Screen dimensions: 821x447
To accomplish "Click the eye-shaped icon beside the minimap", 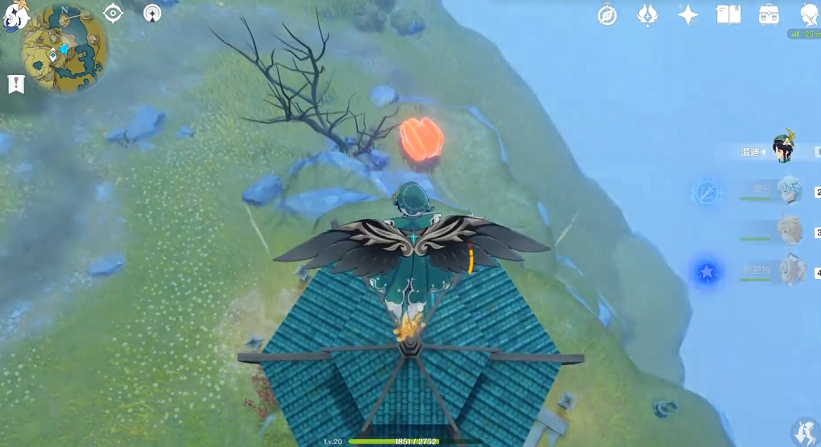I will (113, 13).
